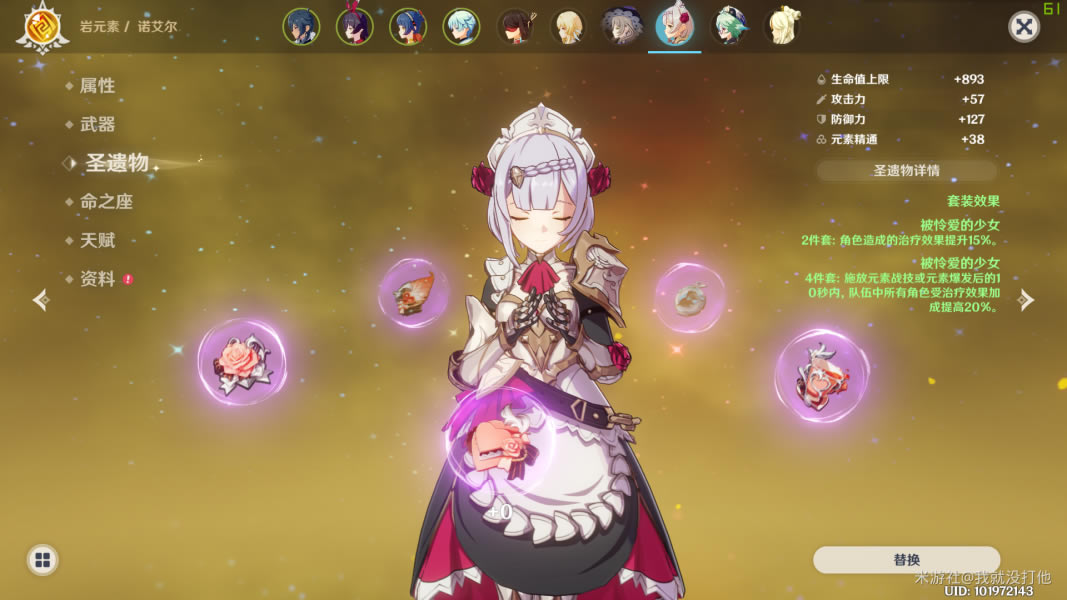Choose Chongyun's light-blue-haired portrait
Screen dimensions: 1067x600
tap(461, 27)
